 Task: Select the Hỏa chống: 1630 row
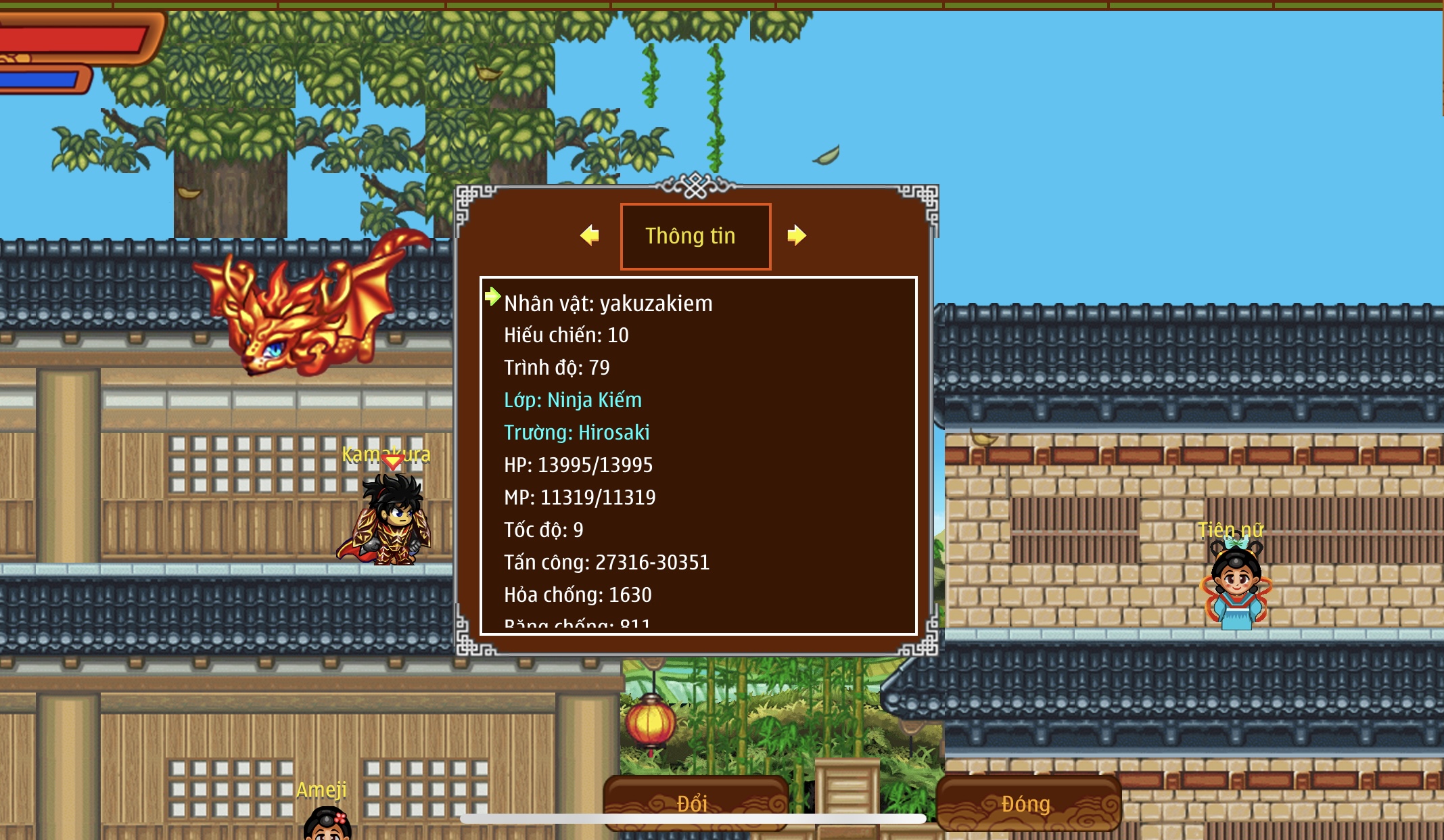tap(578, 595)
